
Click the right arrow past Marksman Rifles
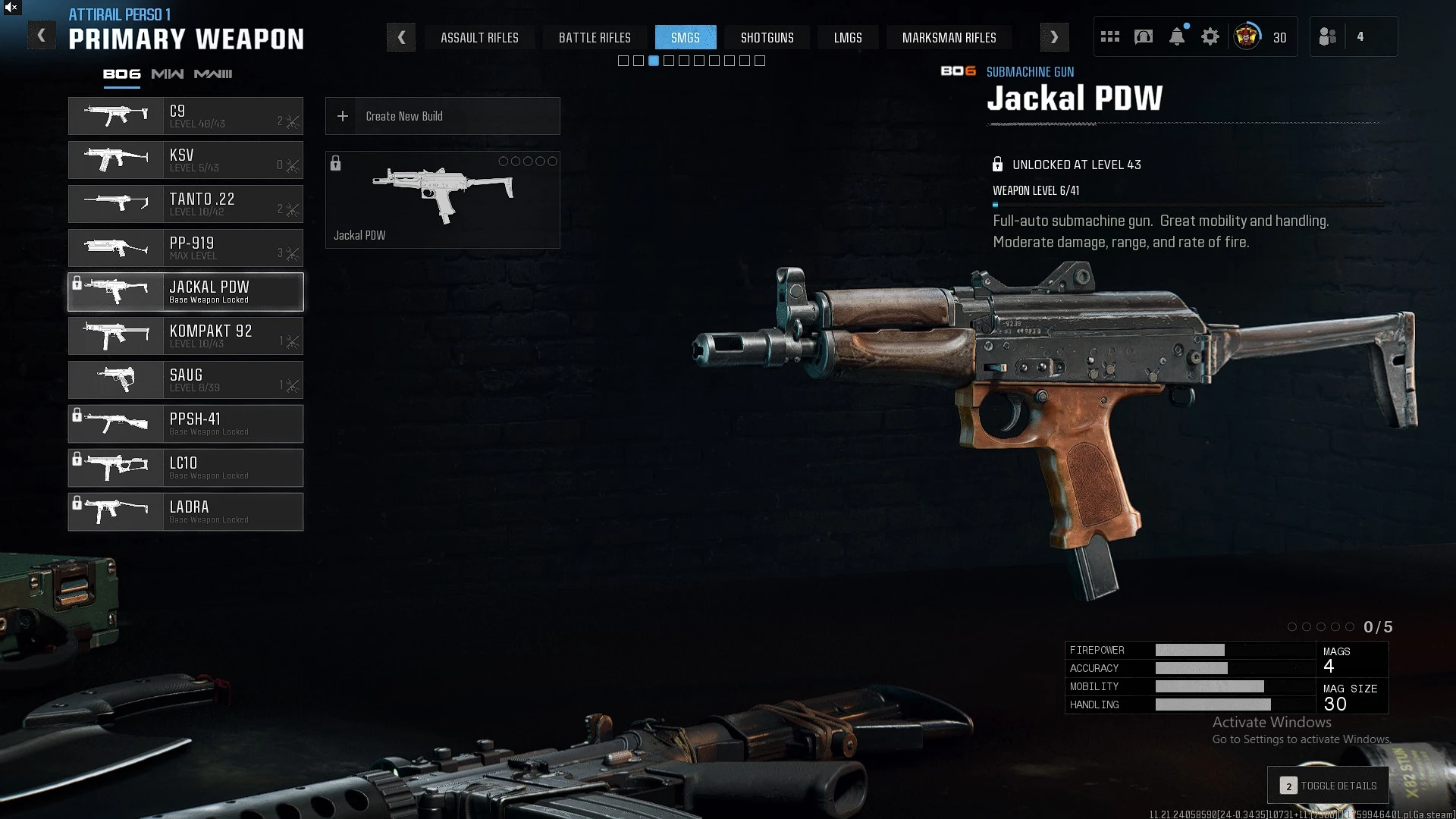[x=1054, y=37]
